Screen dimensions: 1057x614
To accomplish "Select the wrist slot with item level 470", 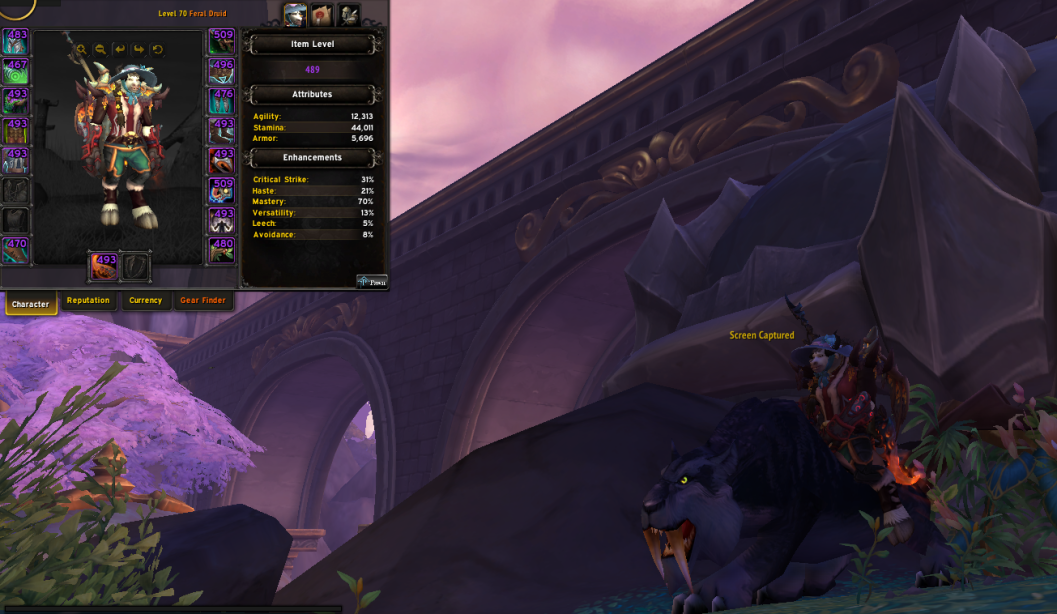I will pos(16,250).
